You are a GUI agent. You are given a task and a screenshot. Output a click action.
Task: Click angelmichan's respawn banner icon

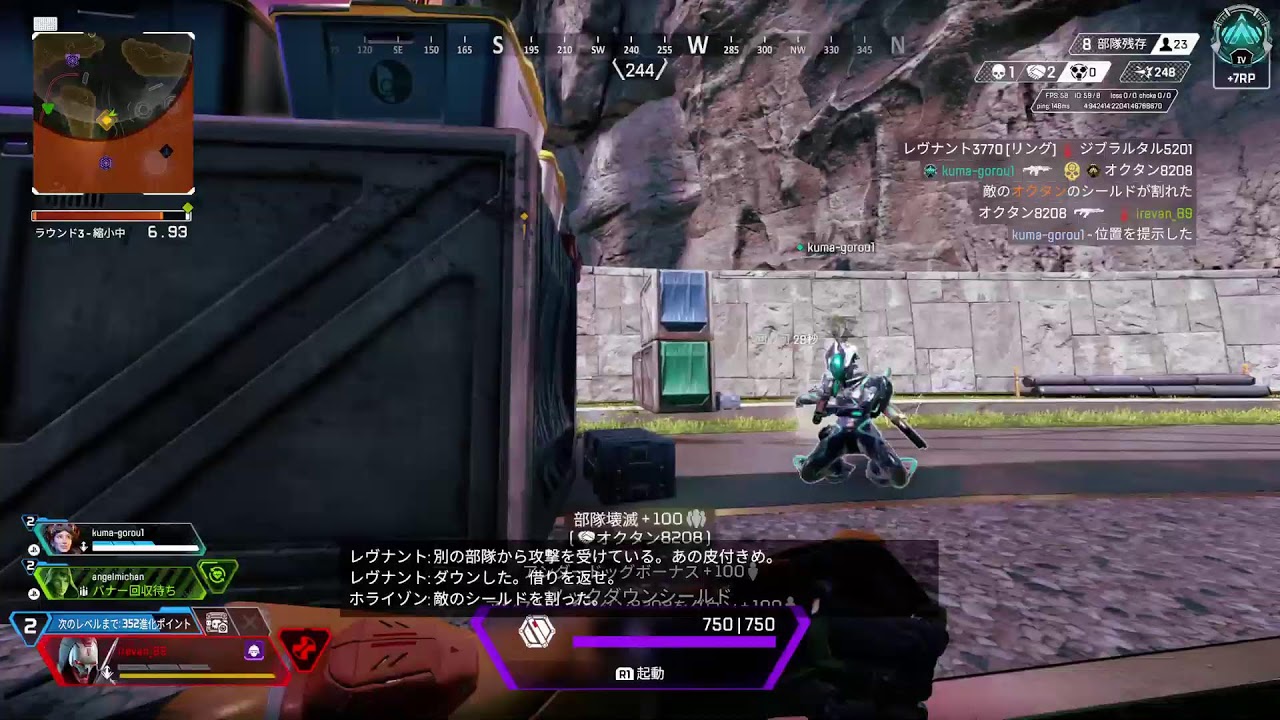[x=217, y=574]
